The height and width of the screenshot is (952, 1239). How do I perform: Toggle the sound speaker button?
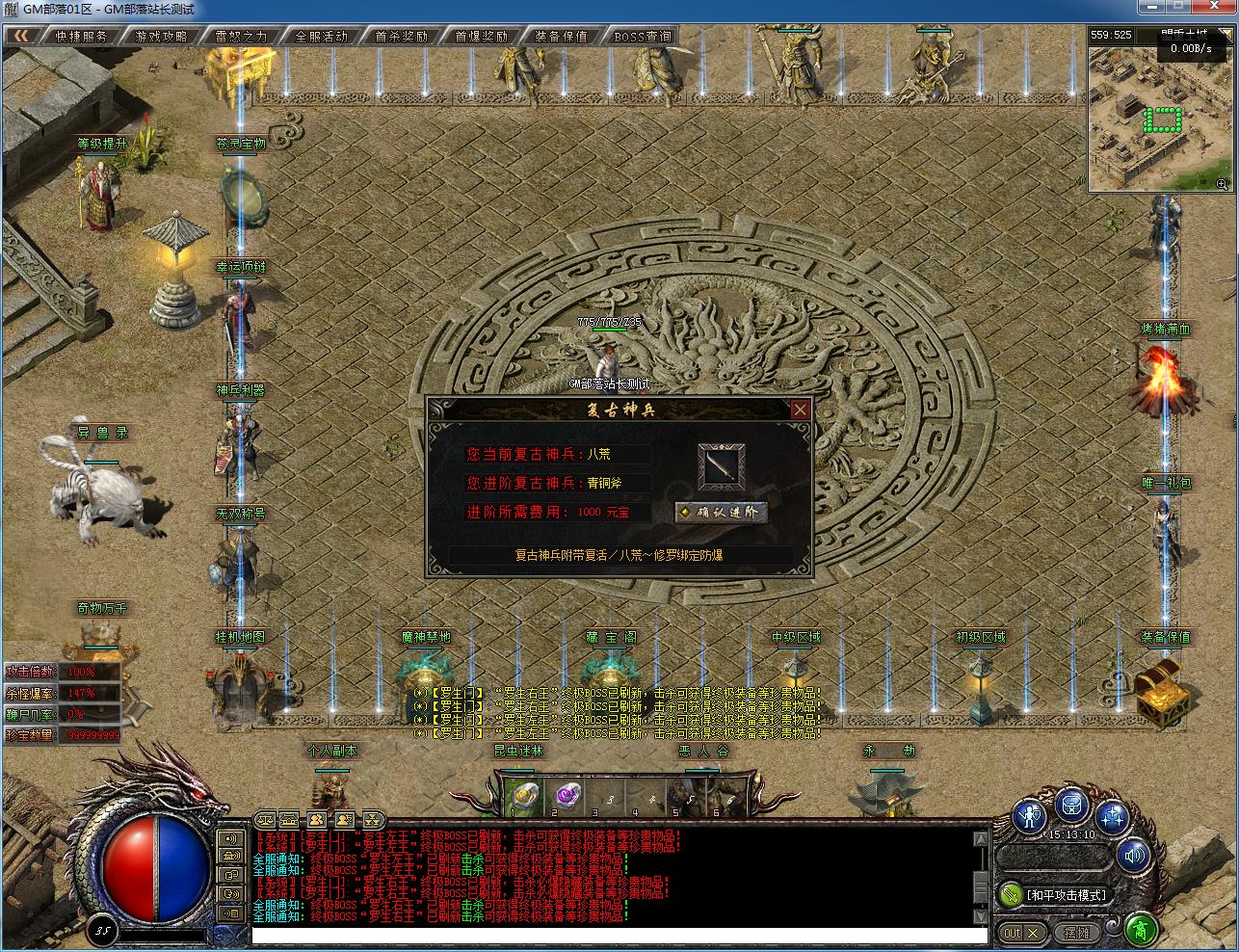(1135, 855)
